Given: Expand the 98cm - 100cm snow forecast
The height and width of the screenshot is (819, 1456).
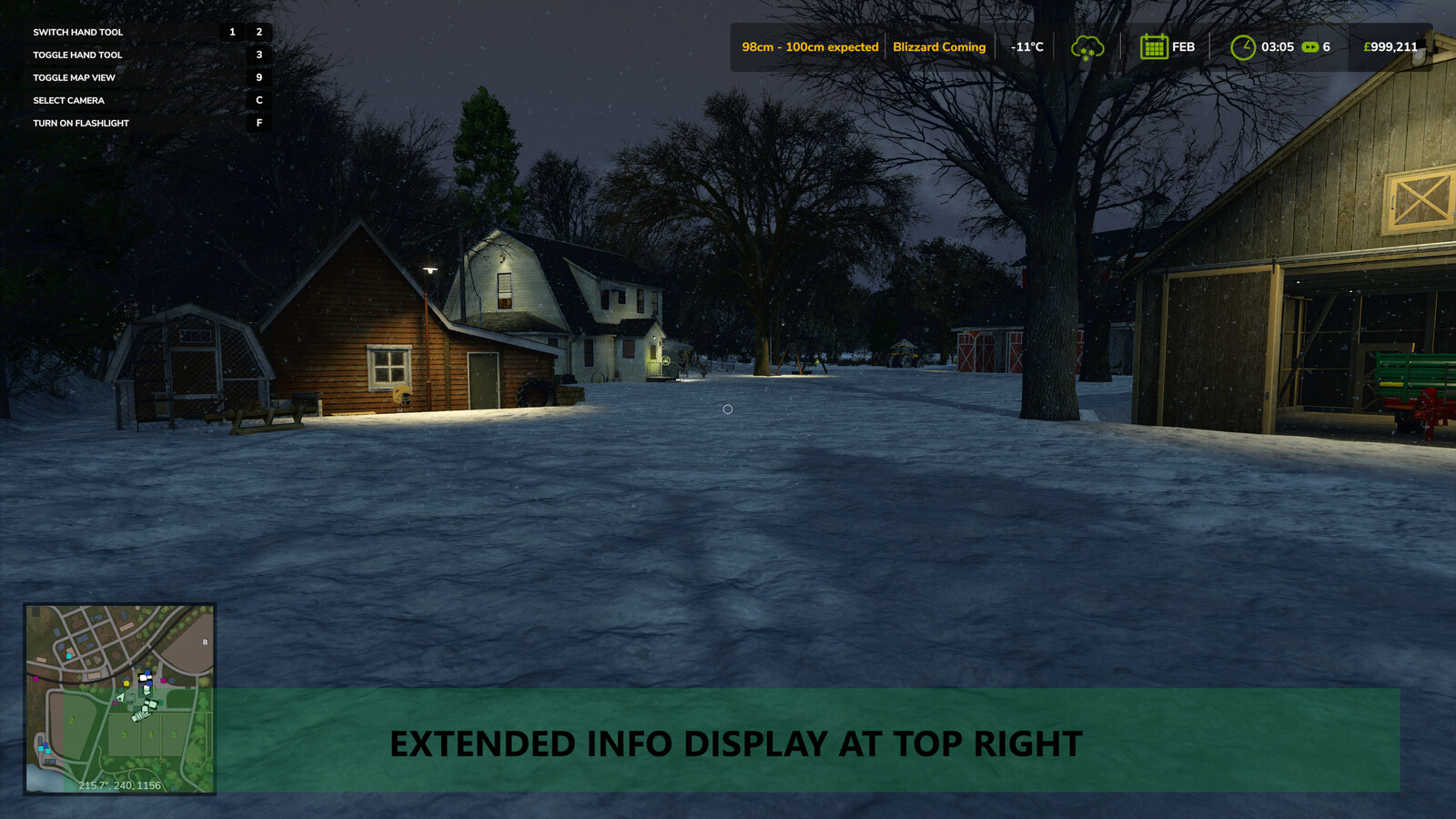Looking at the screenshot, I should point(811,46).
